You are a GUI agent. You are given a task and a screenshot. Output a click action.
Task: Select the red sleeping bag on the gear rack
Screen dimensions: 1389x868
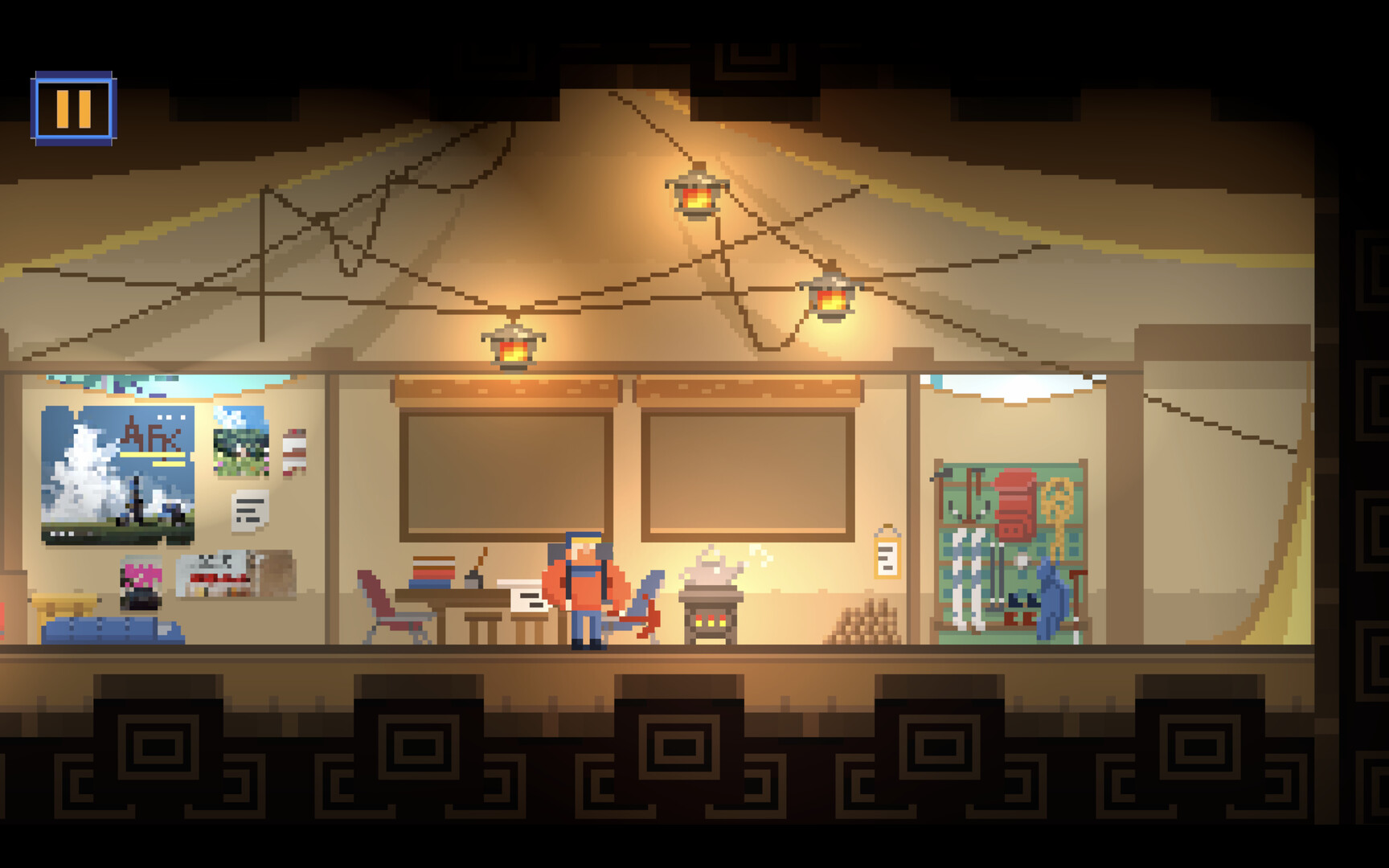(1014, 505)
